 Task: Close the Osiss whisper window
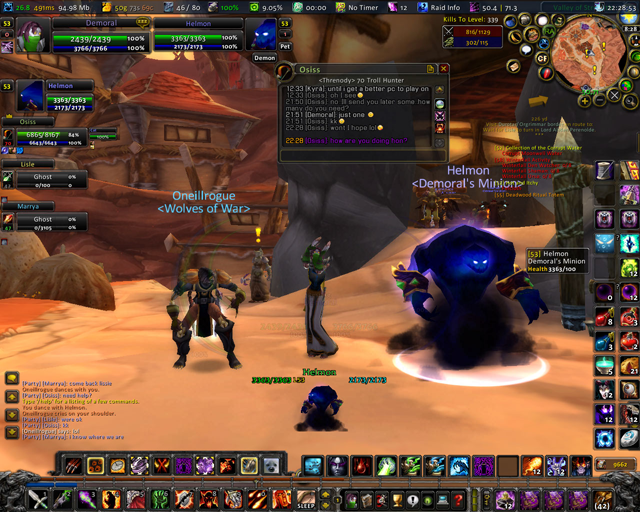click(444, 69)
